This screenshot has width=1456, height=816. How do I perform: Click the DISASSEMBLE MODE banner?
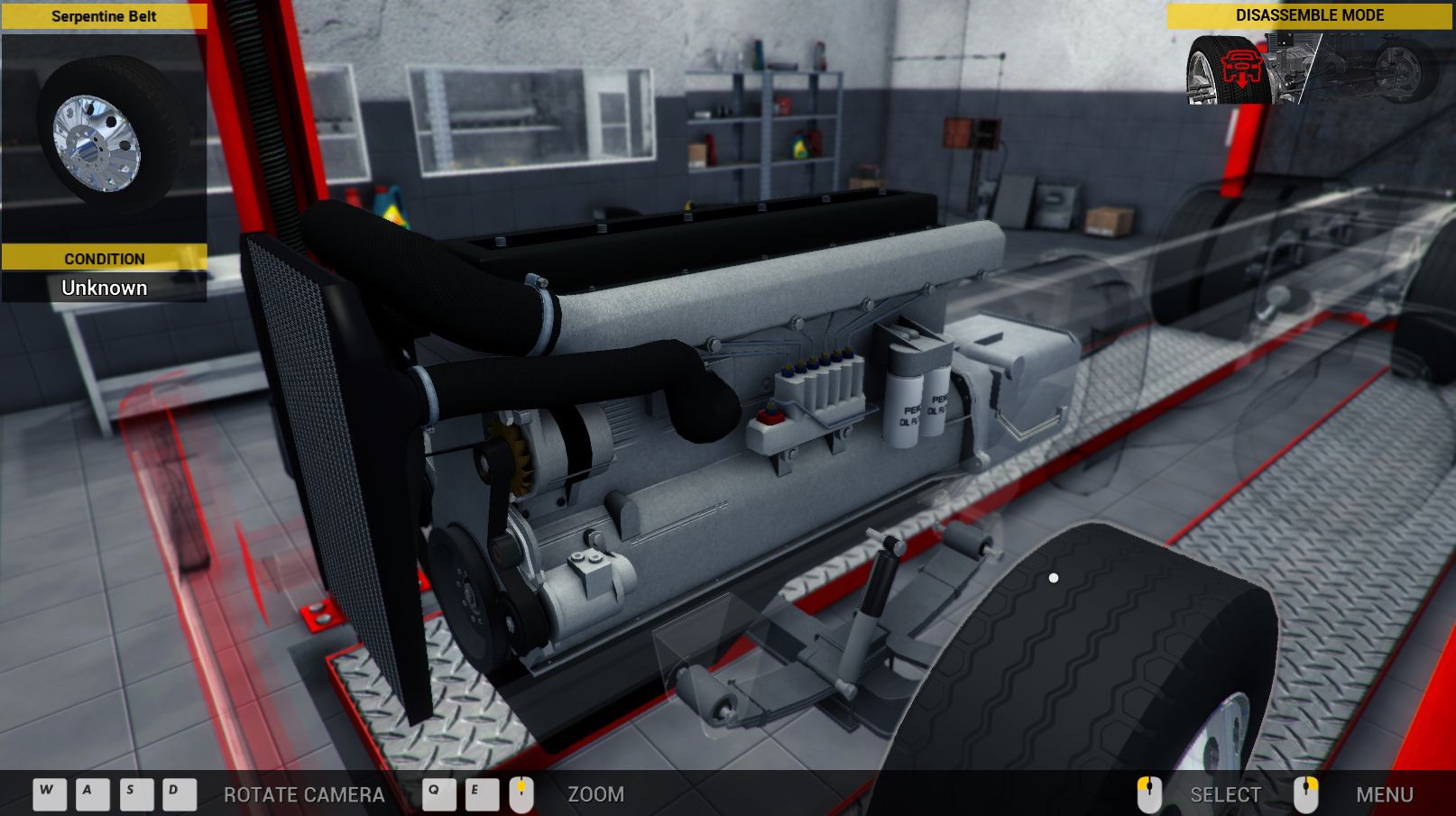1309,15
